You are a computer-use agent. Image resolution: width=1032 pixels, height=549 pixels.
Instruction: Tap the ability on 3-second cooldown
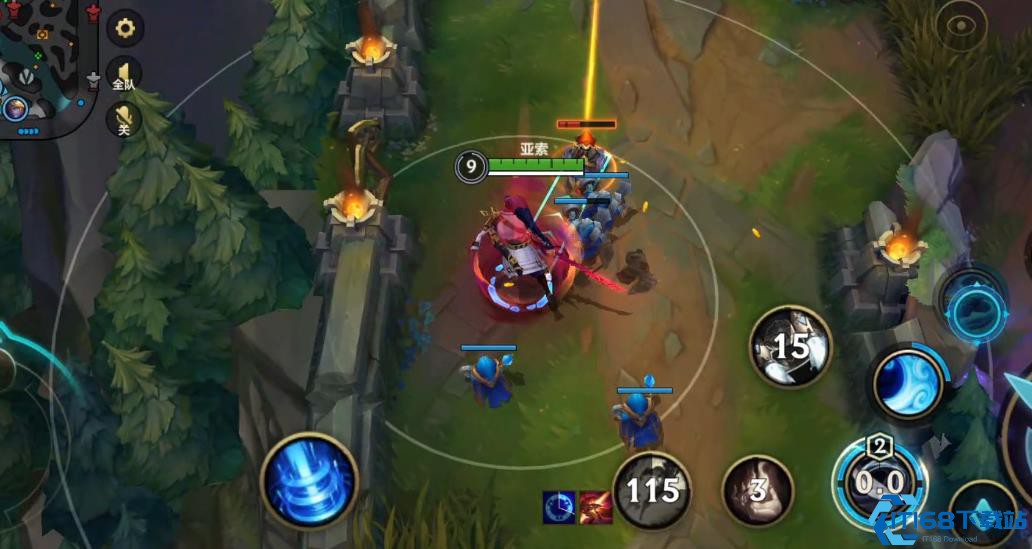click(758, 490)
